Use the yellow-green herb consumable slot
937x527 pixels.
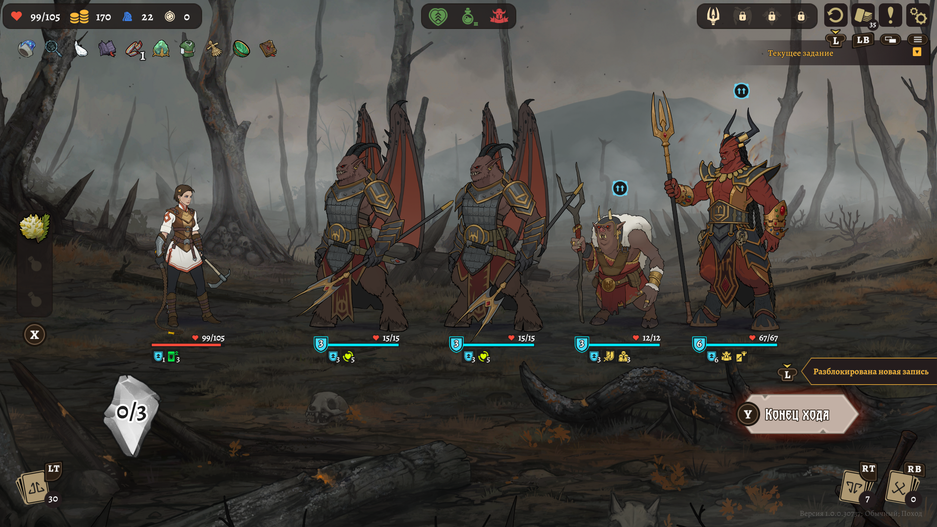tap(34, 228)
